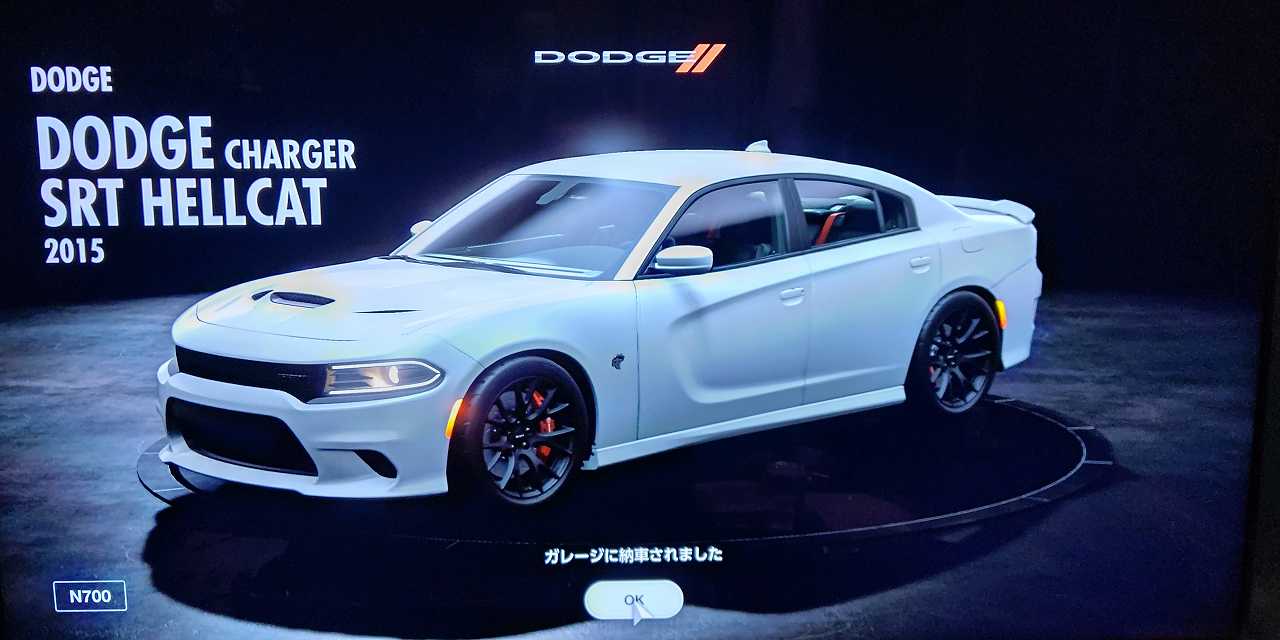Viewport: 1280px width, 640px height.
Task: Confirm with the OK button
Action: tap(633, 599)
